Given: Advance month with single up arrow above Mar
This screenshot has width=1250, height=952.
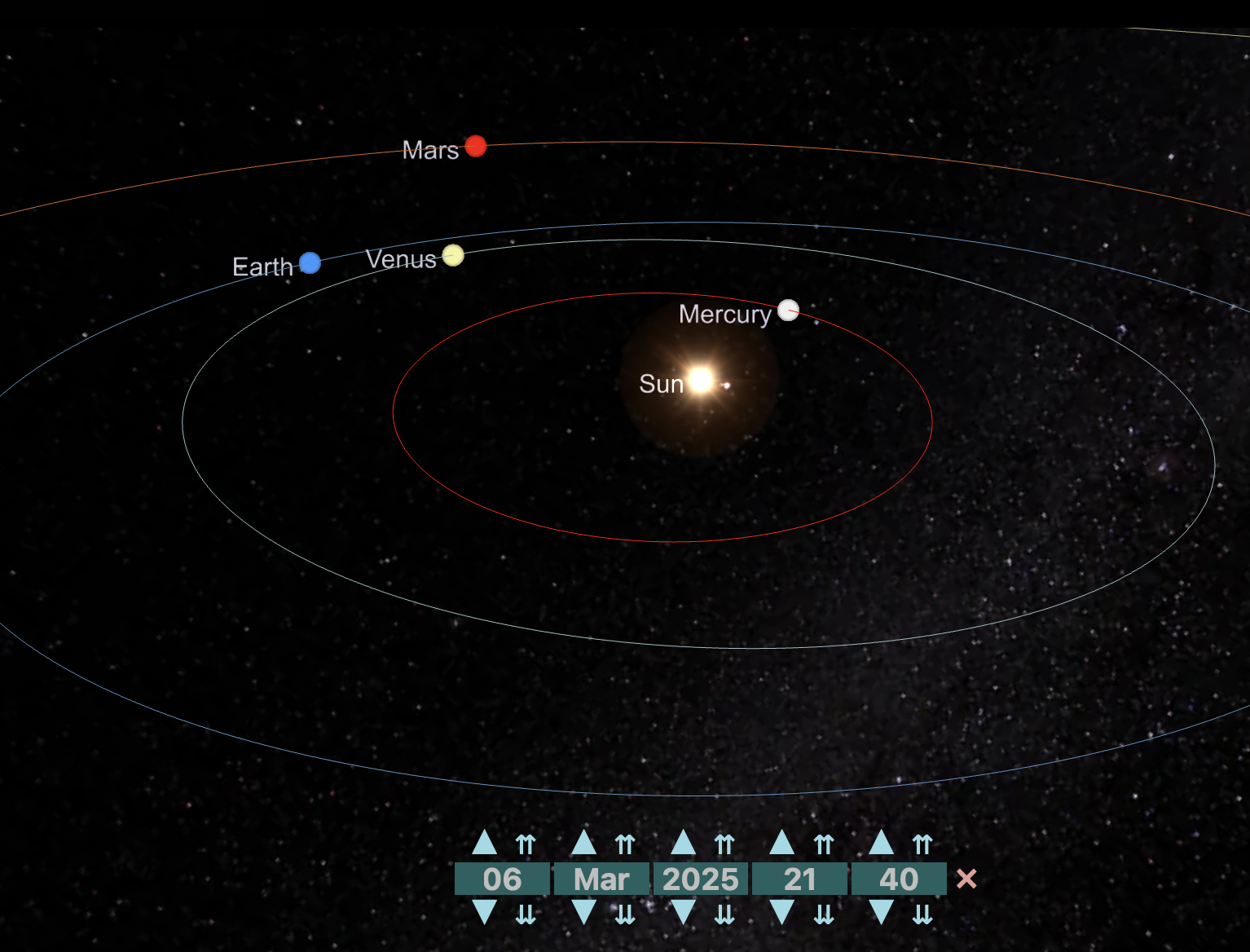Looking at the screenshot, I should (x=583, y=843).
